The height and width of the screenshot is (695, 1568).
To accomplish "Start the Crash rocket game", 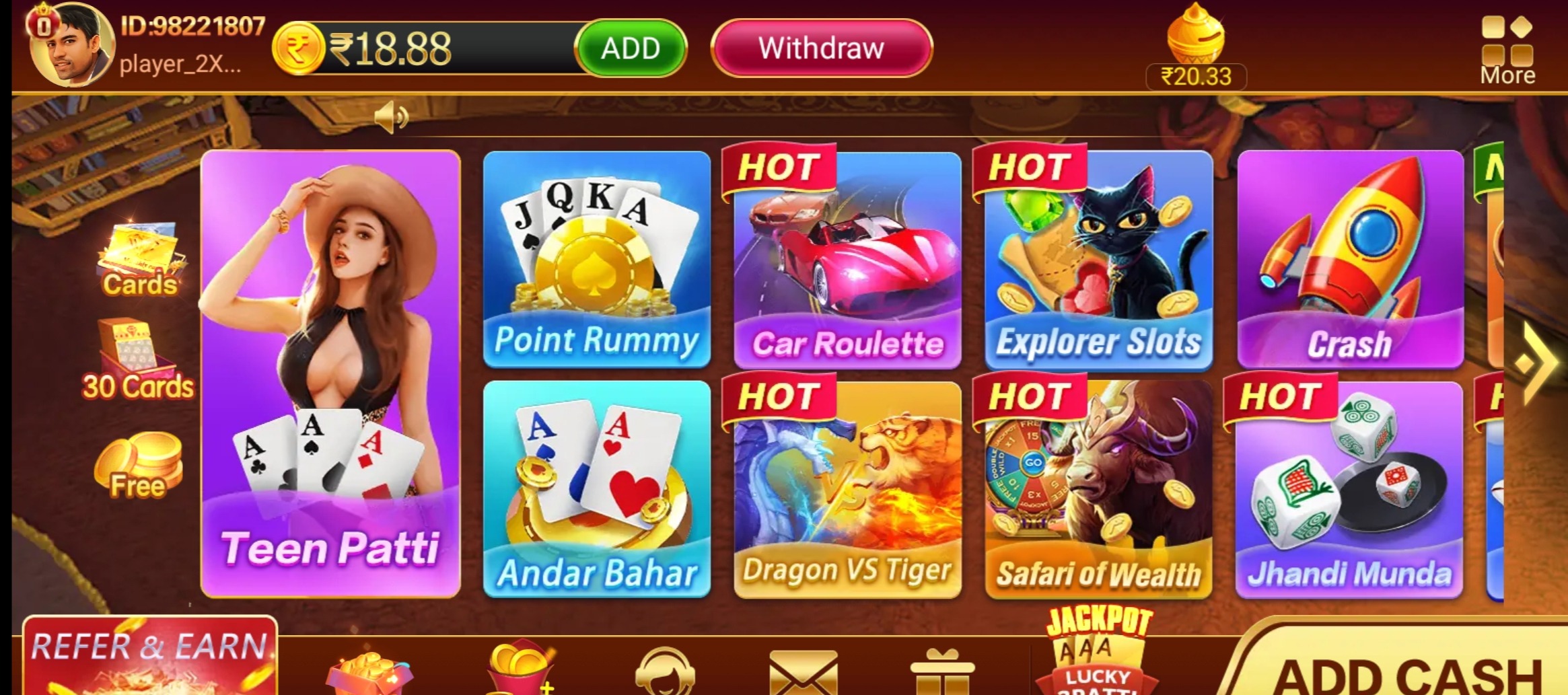I will (1350, 259).
